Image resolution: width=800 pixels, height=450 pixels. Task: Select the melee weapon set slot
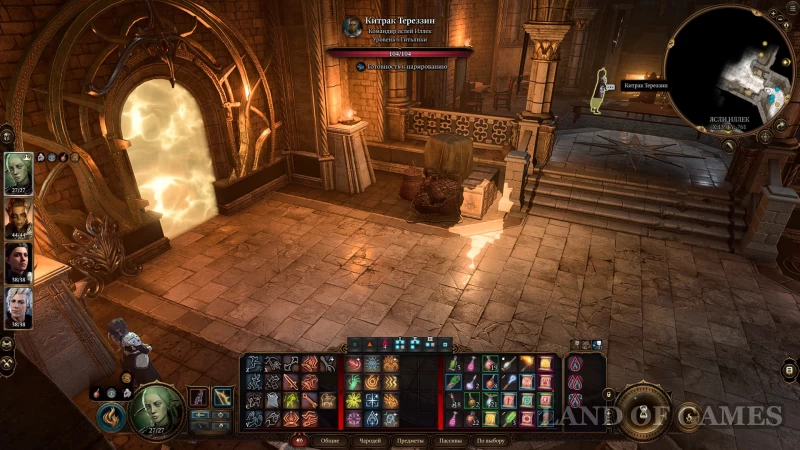click(198, 397)
